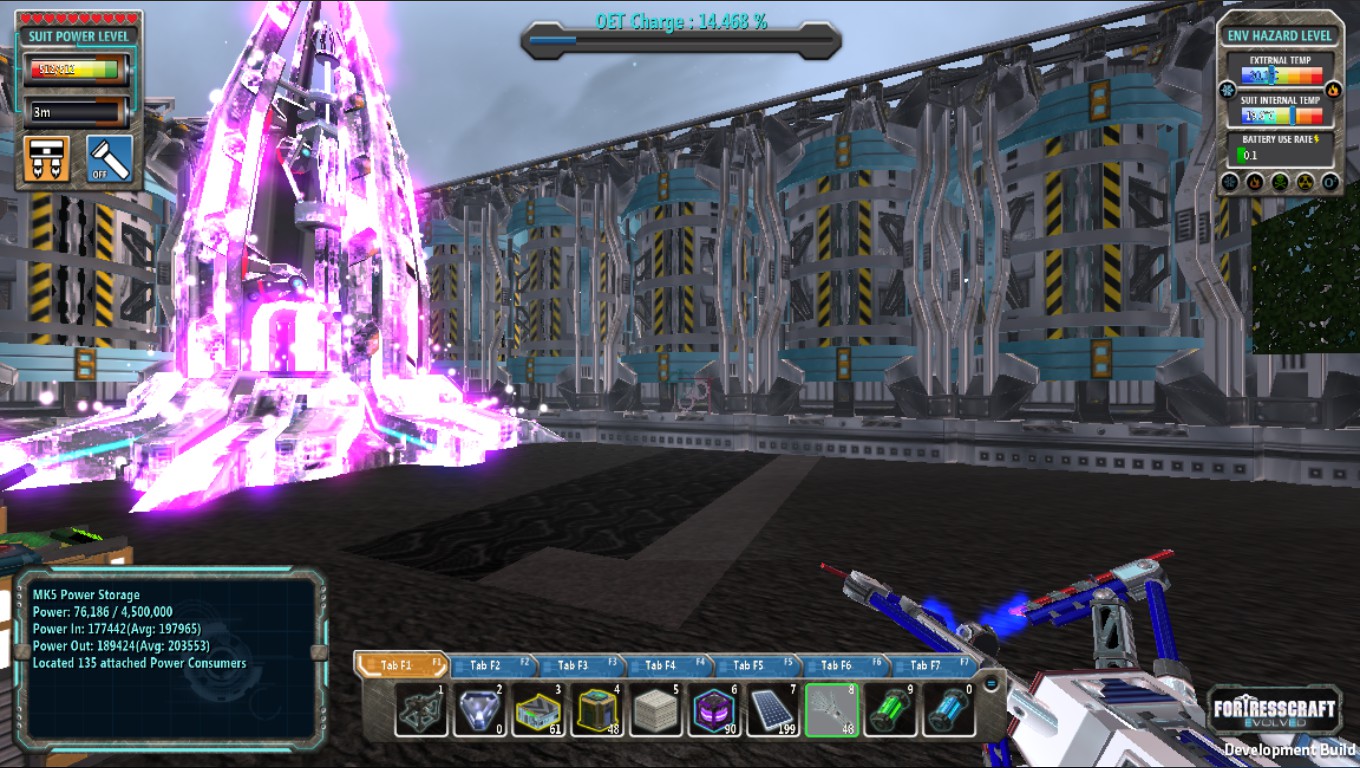Select the blue canister in slot 0
1360x768 pixels.
point(948,710)
